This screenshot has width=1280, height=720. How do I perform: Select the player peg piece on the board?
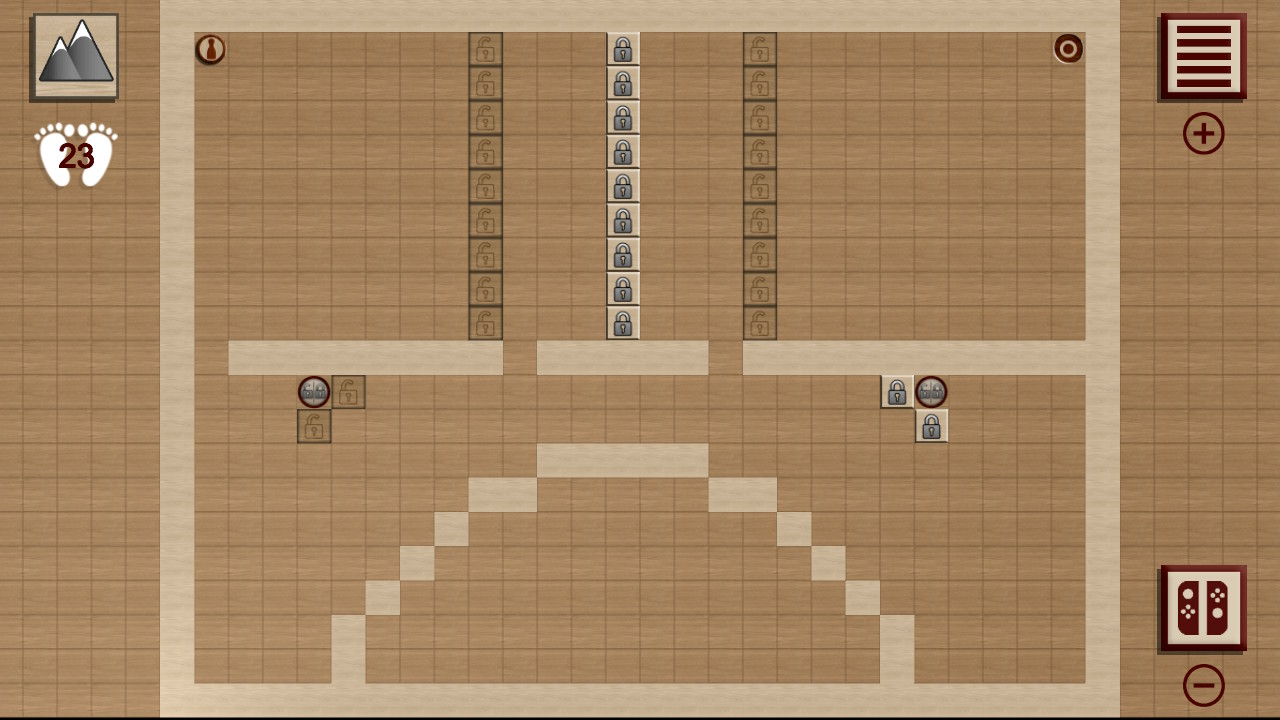click(210, 50)
